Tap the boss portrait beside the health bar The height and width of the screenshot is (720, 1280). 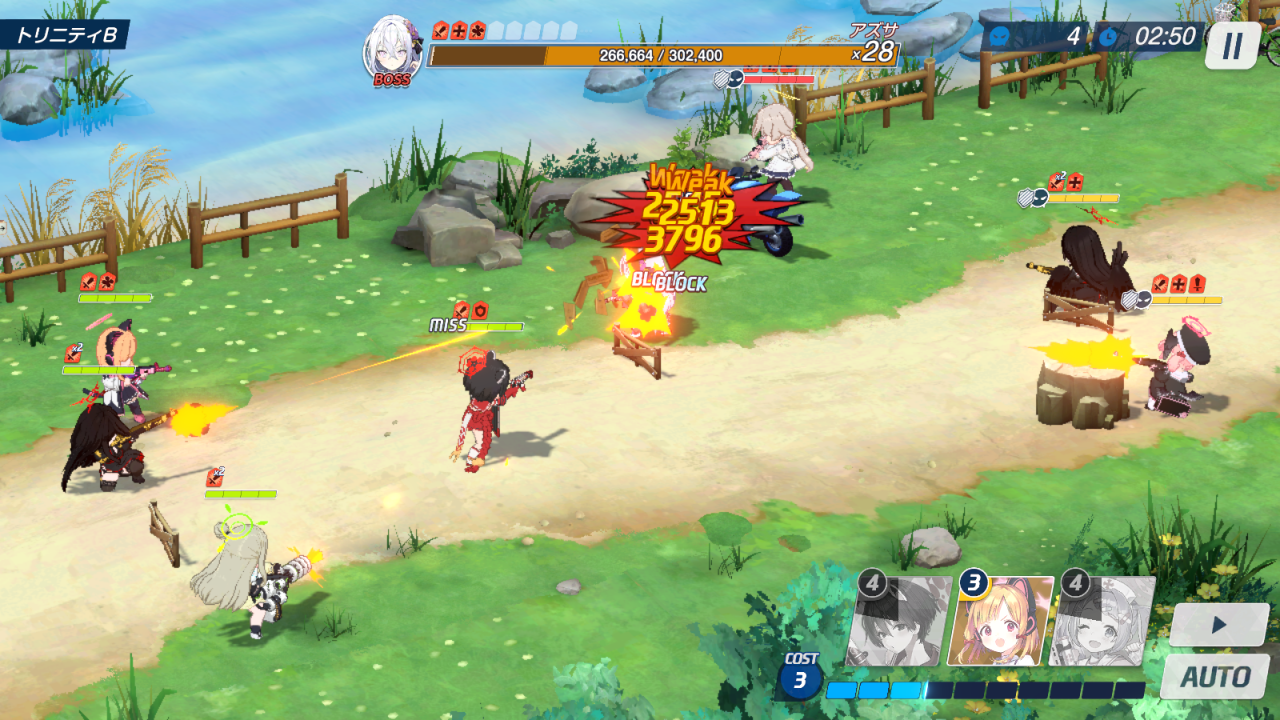click(392, 50)
